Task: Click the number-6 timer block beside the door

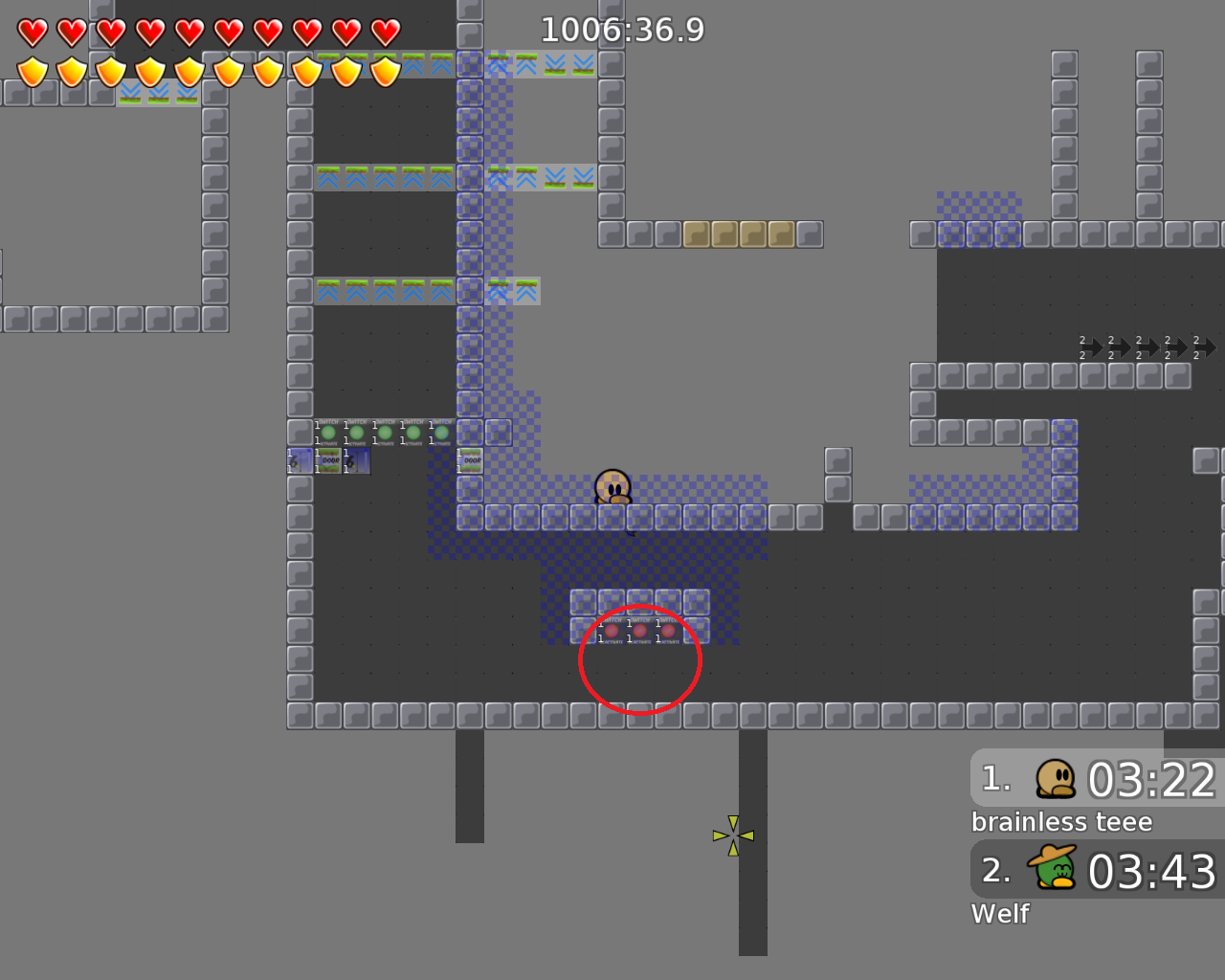Action: pyautogui.click(x=299, y=460)
